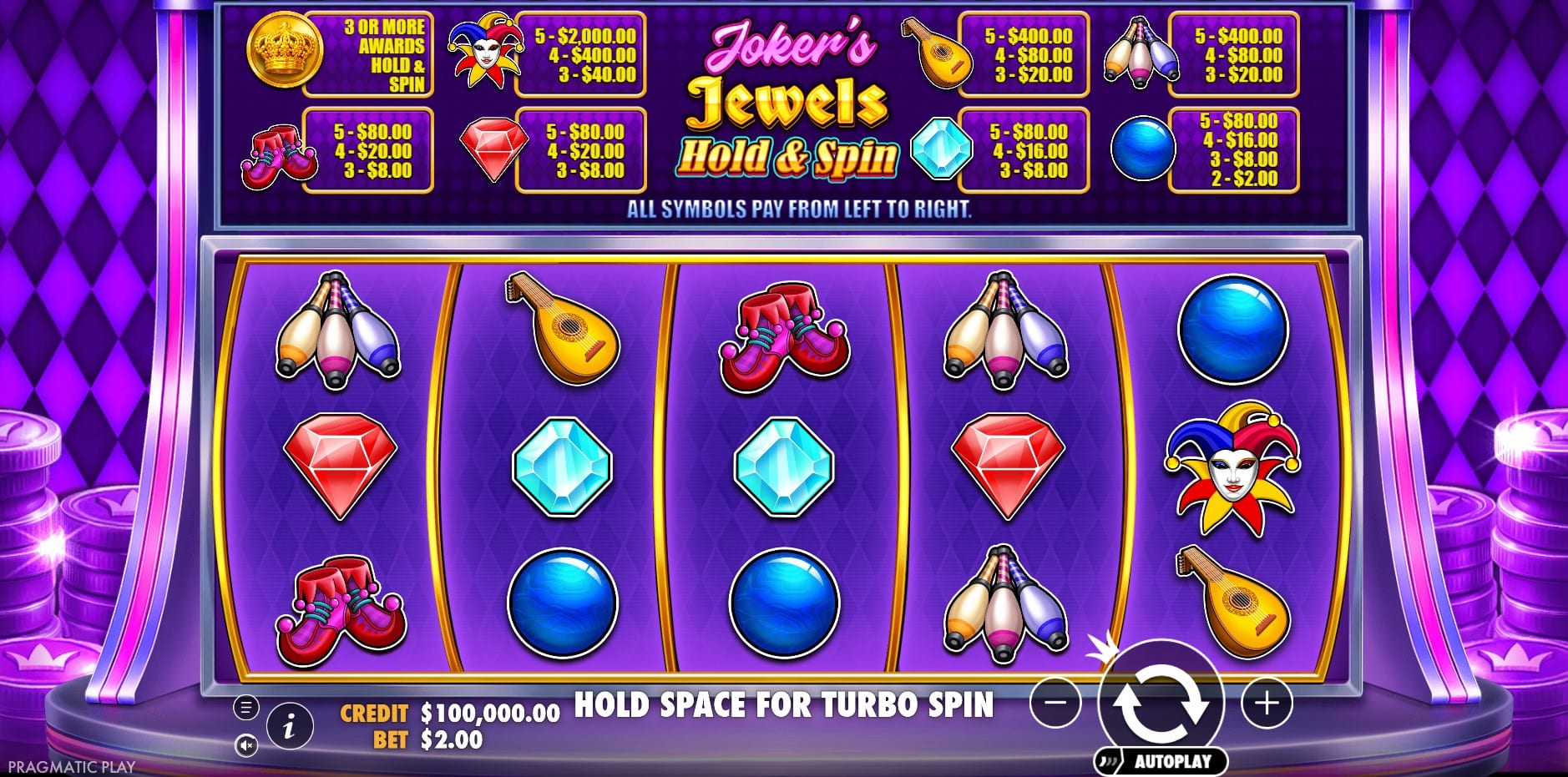Open the Autoplay settings
The width and height of the screenshot is (1568, 777).
[1161, 761]
